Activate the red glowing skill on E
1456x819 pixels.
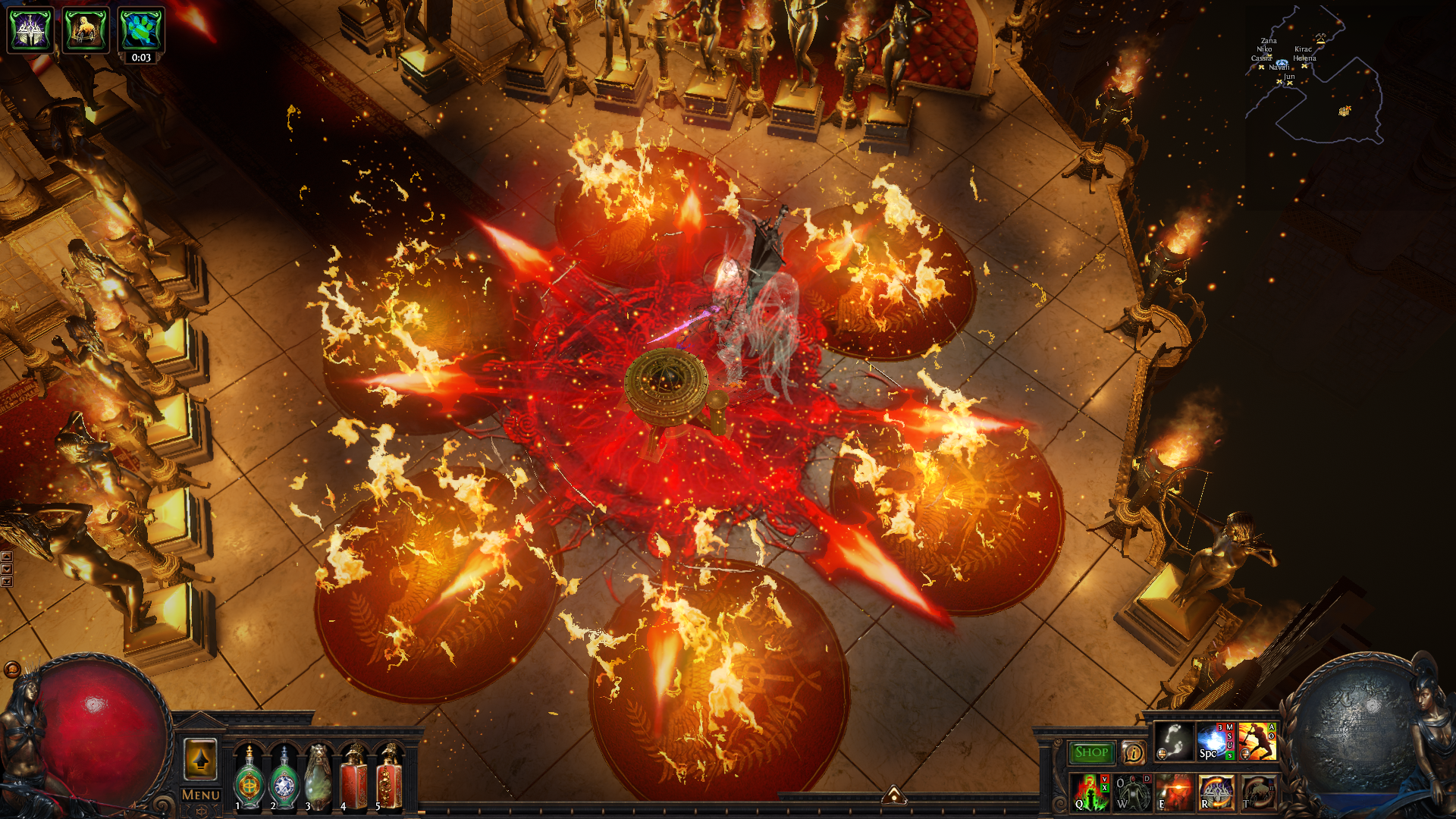coord(1174,792)
